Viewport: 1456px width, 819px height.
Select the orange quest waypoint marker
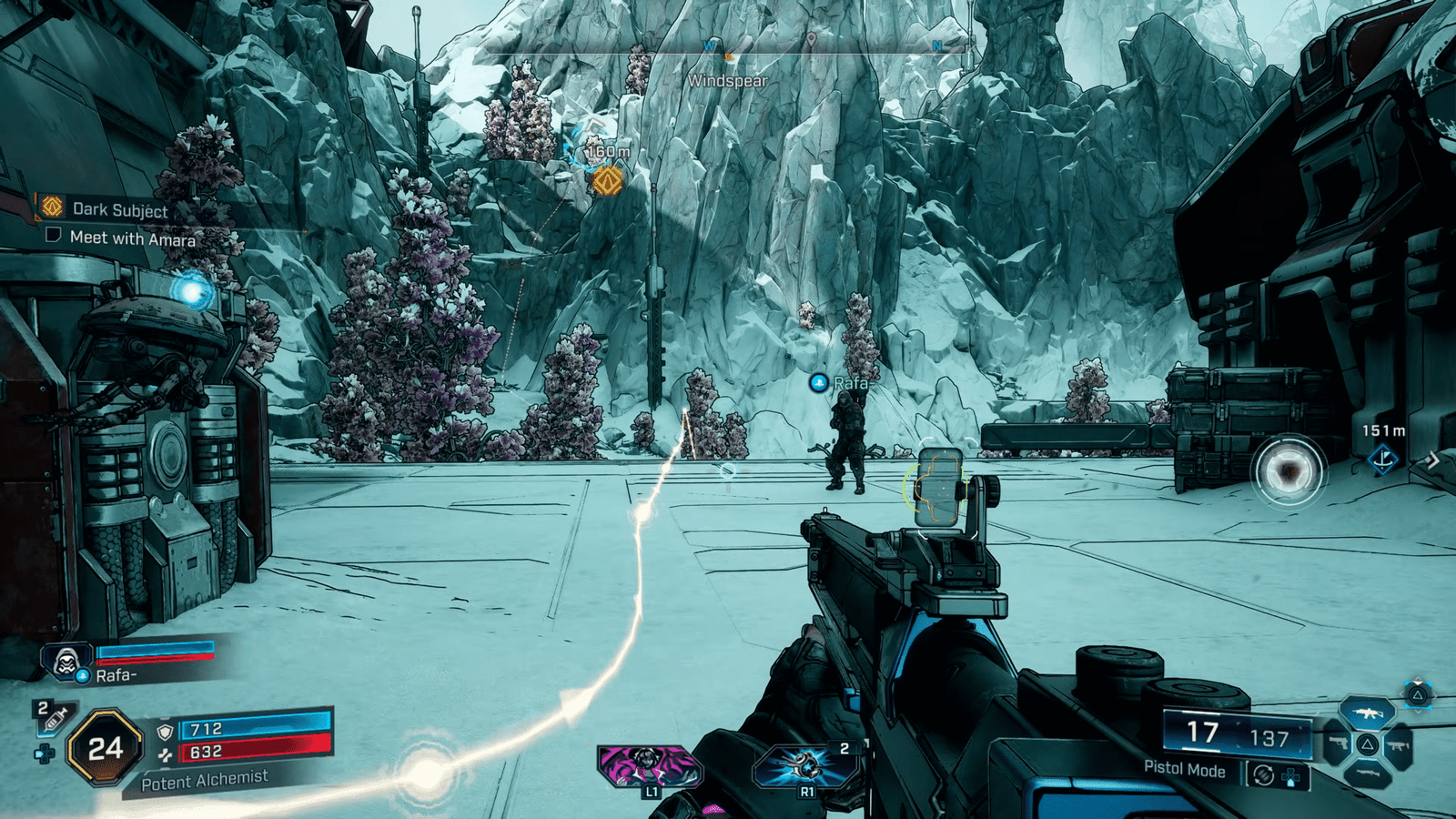pos(607,180)
